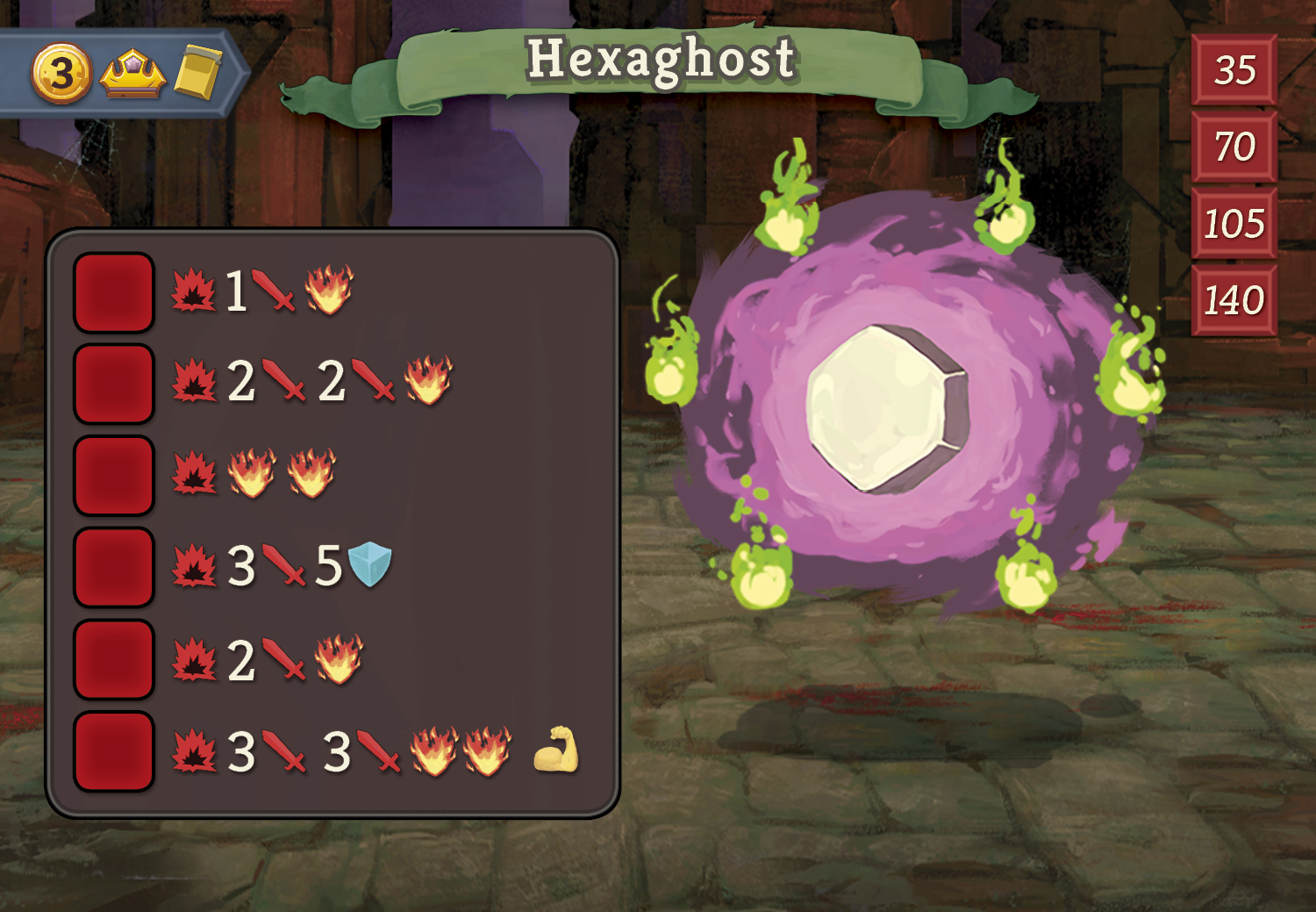Mark the red square beside the two-flames-only action

pyautogui.click(x=114, y=475)
